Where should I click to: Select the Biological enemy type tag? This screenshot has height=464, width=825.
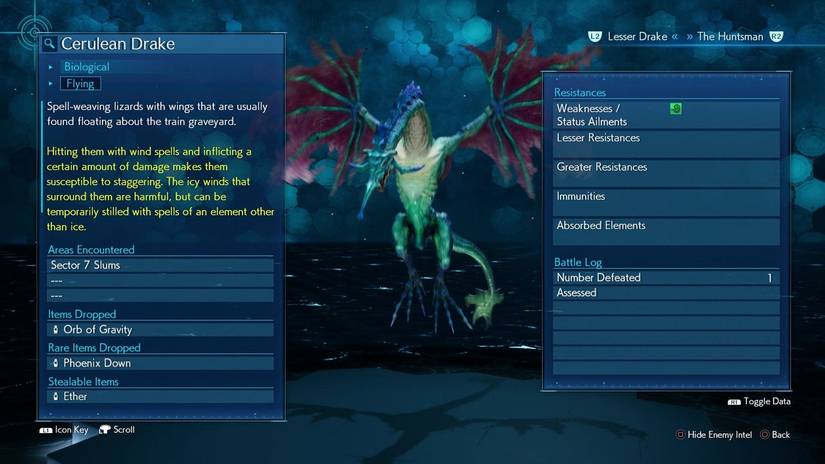coord(86,67)
